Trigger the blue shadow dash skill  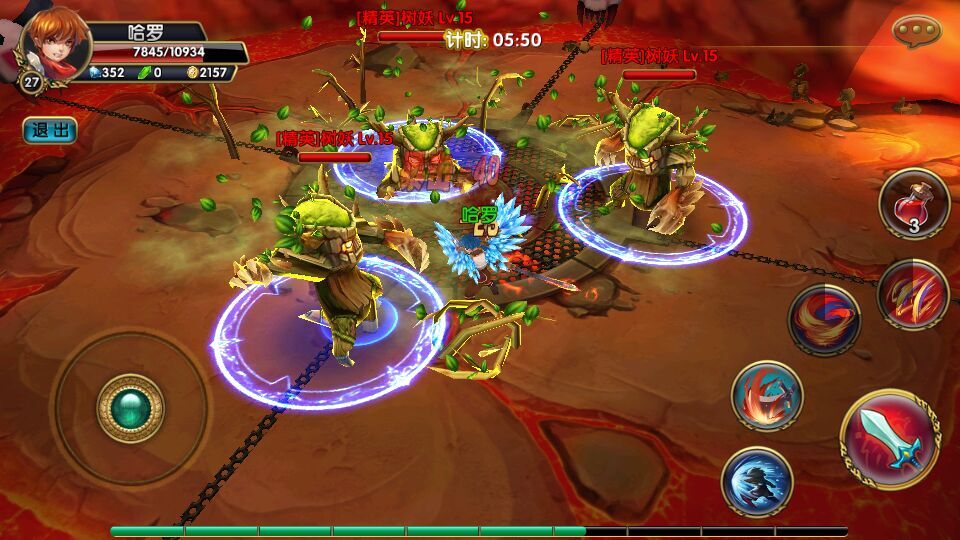(x=756, y=482)
